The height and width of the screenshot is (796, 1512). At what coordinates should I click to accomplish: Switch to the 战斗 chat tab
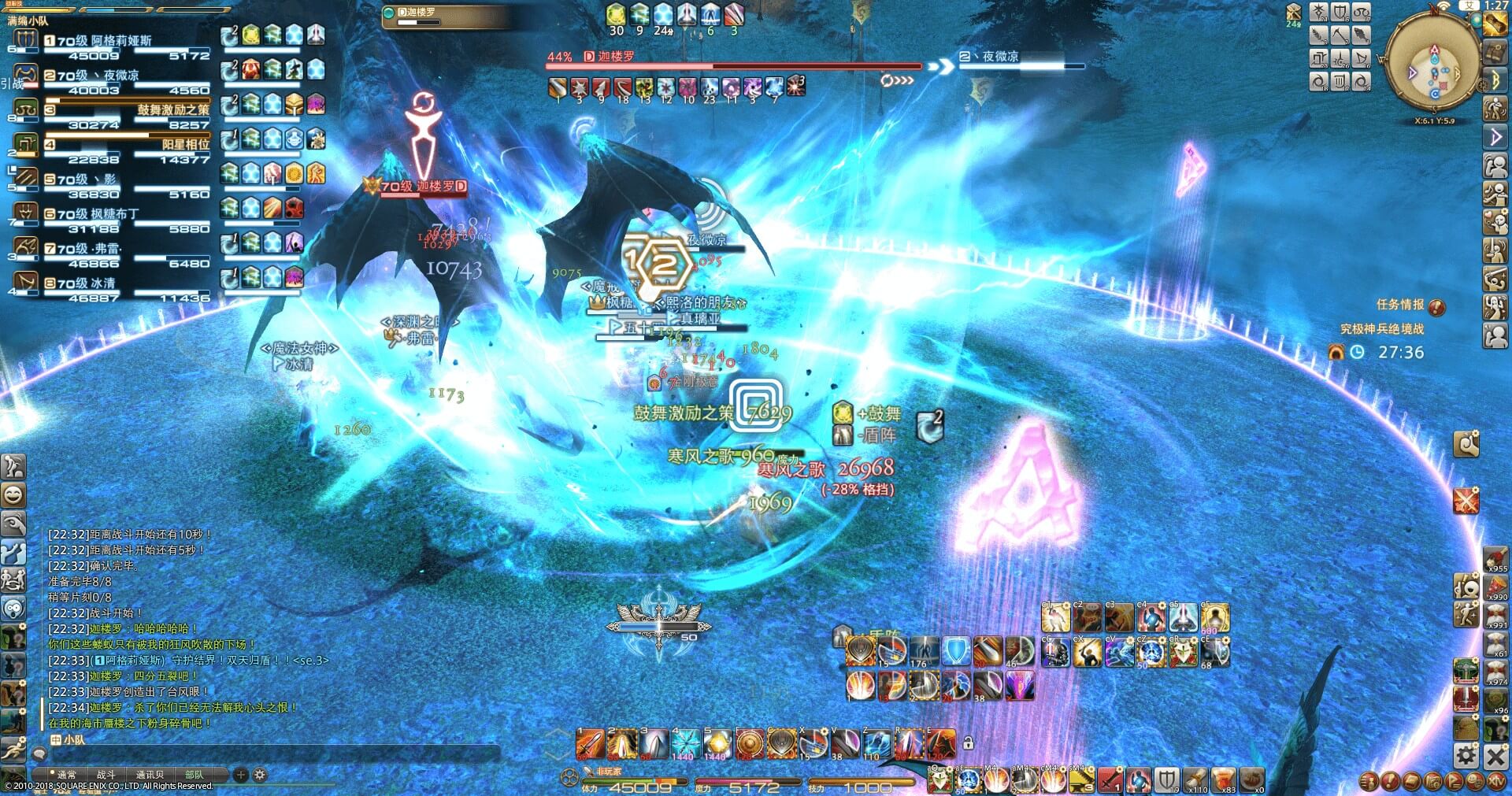pyautogui.click(x=106, y=775)
